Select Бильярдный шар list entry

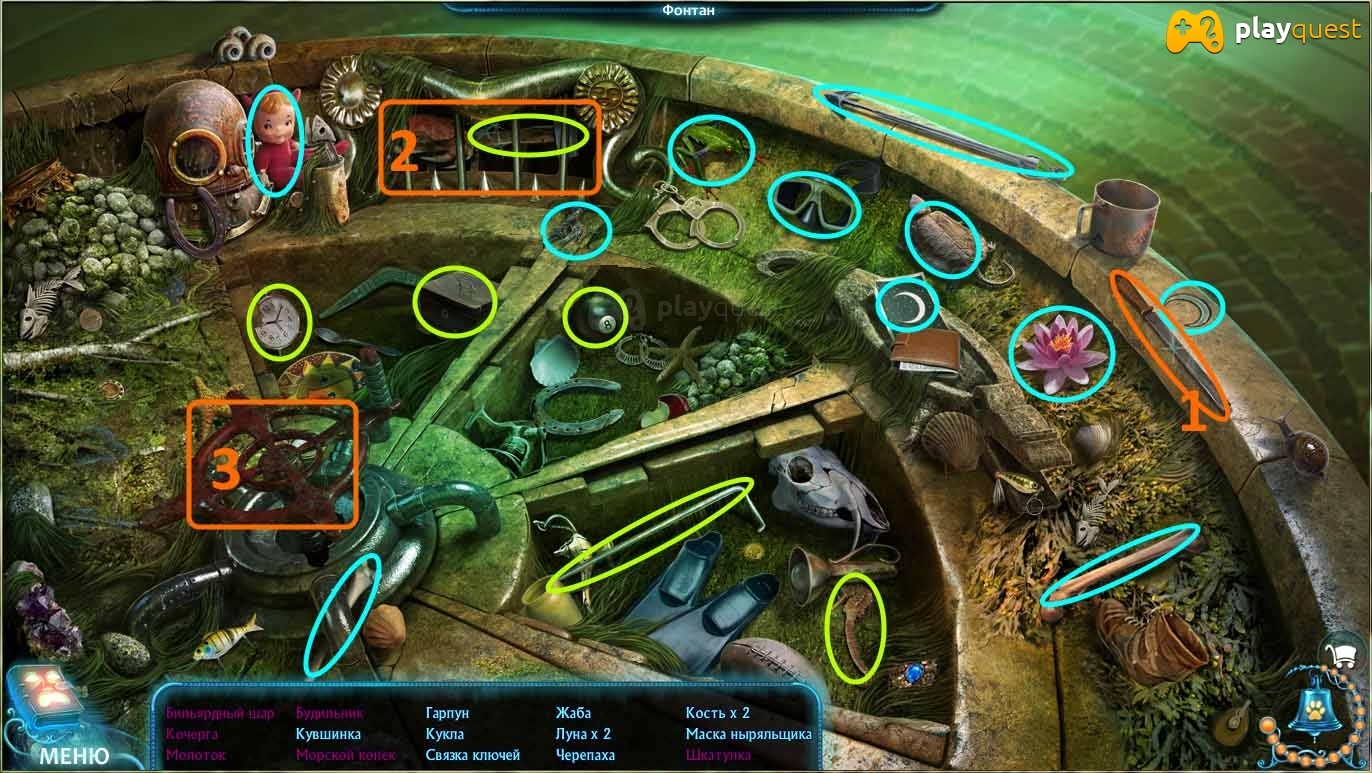click(x=220, y=713)
